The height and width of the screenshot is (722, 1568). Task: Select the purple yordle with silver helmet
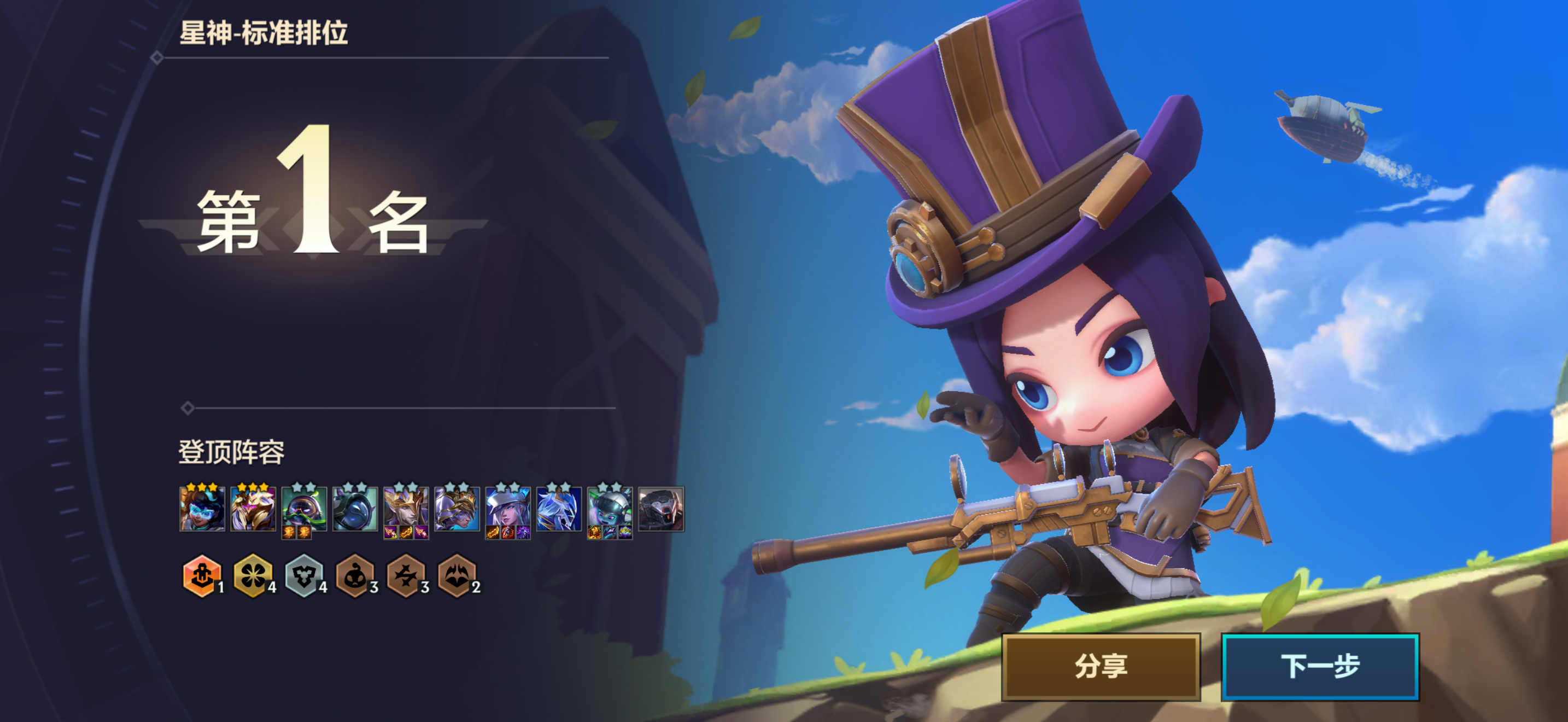pyautogui.click(x=610, y=509)
